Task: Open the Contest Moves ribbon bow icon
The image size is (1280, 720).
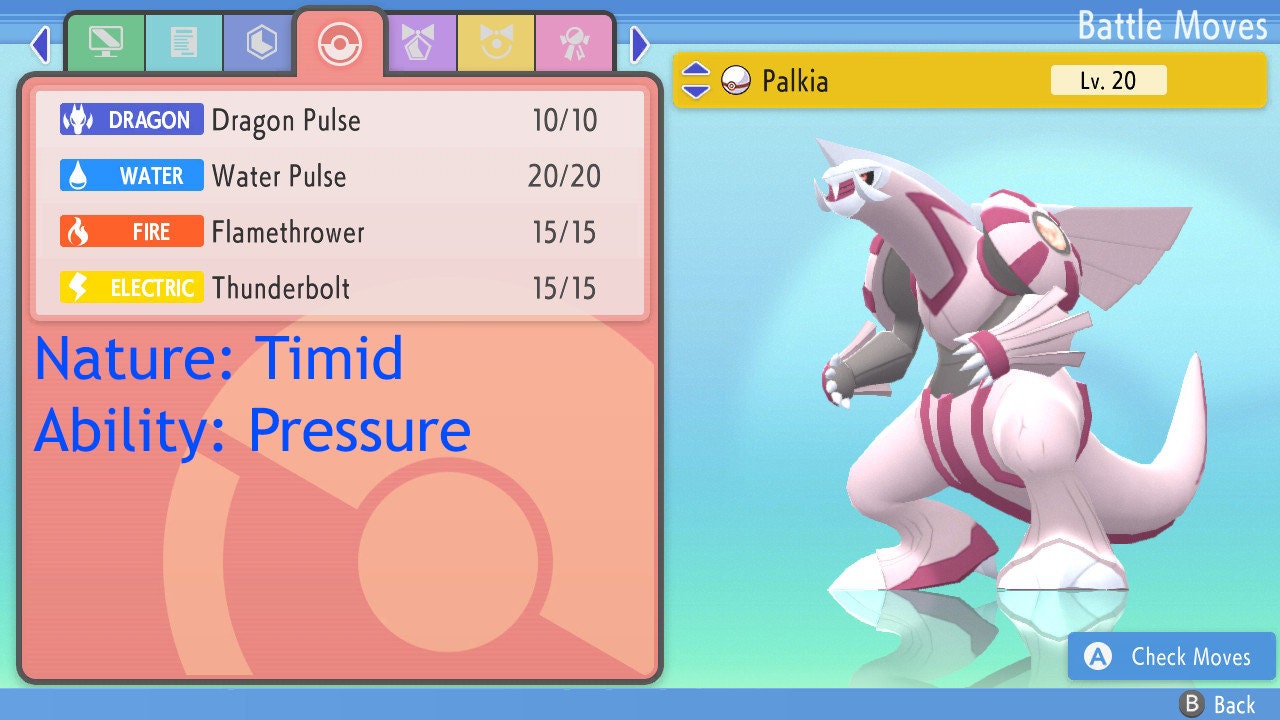Action: coord(421,43)
